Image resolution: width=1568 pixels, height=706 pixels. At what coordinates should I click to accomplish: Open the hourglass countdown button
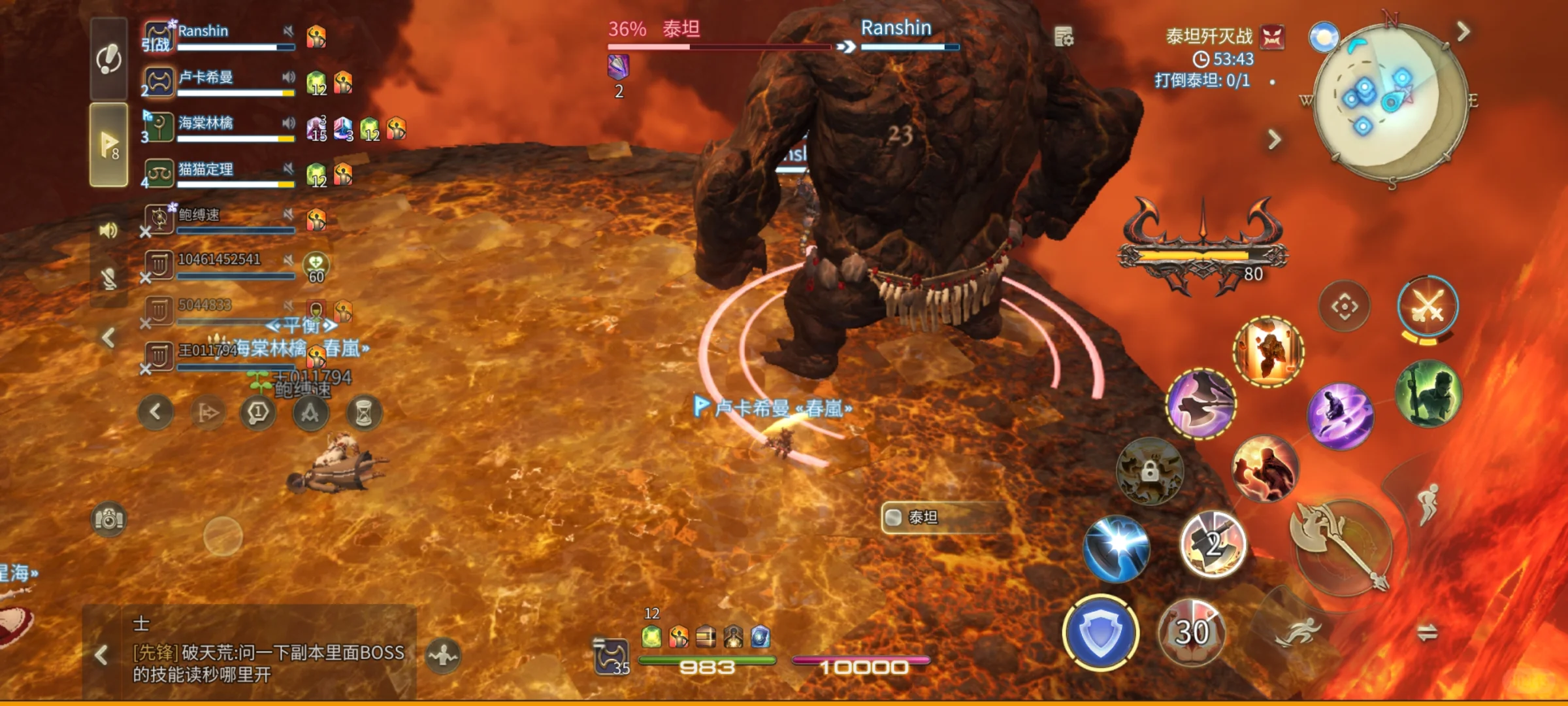coord(363,413)
